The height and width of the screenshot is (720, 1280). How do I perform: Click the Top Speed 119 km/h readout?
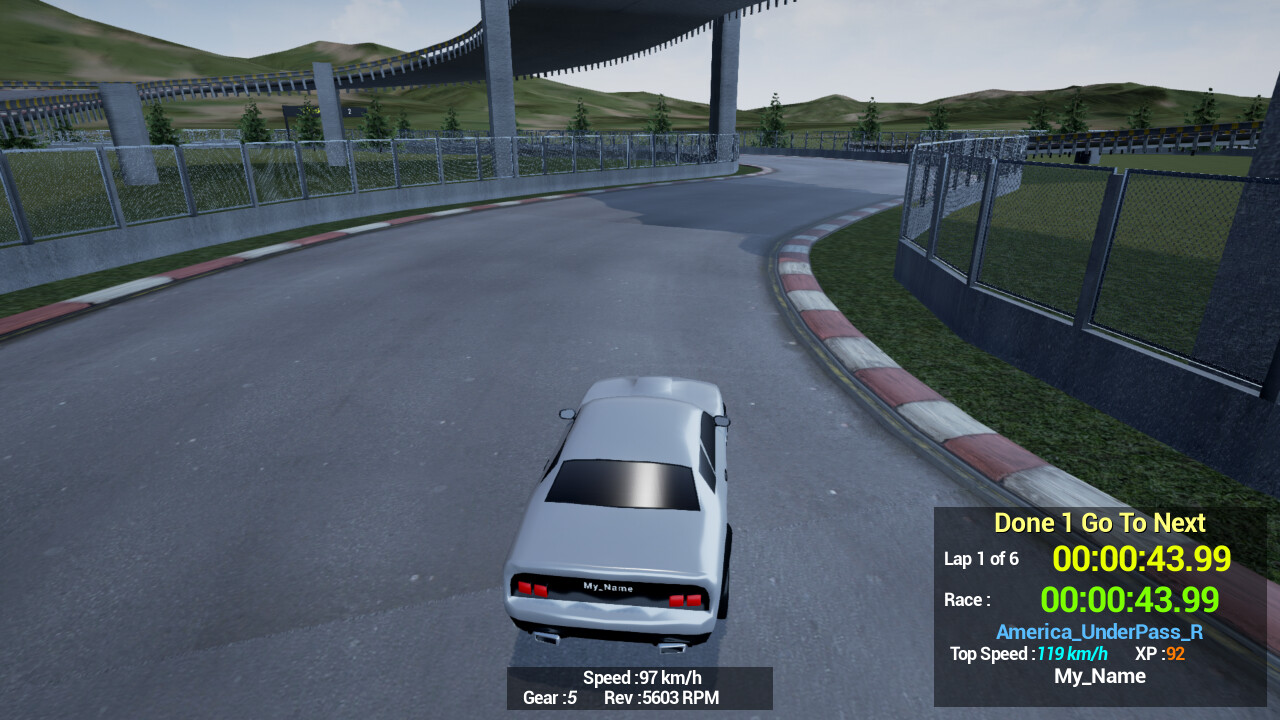click(x=1028, y=654)
